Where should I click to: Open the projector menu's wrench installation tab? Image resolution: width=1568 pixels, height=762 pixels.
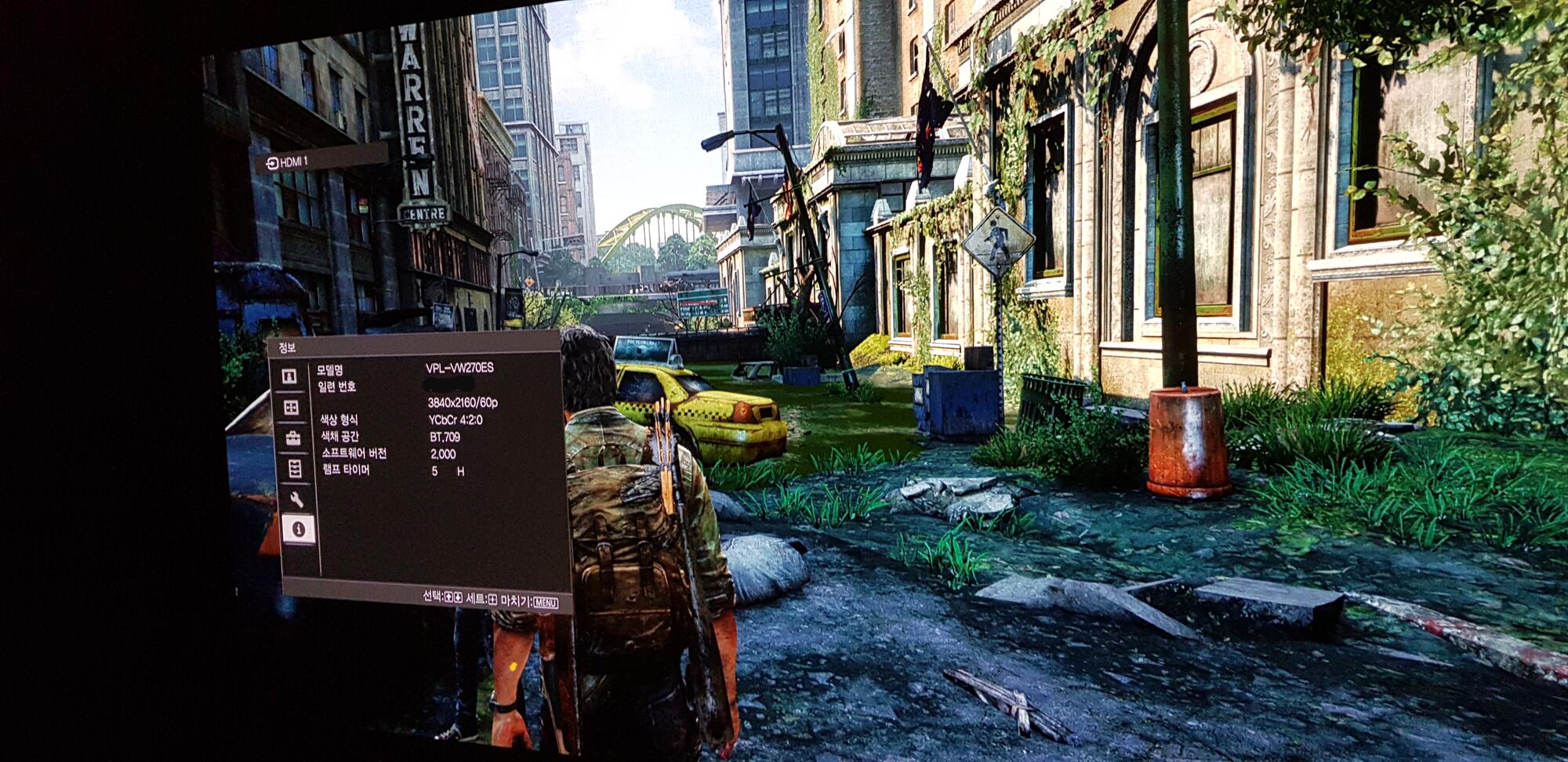(296, 499)
